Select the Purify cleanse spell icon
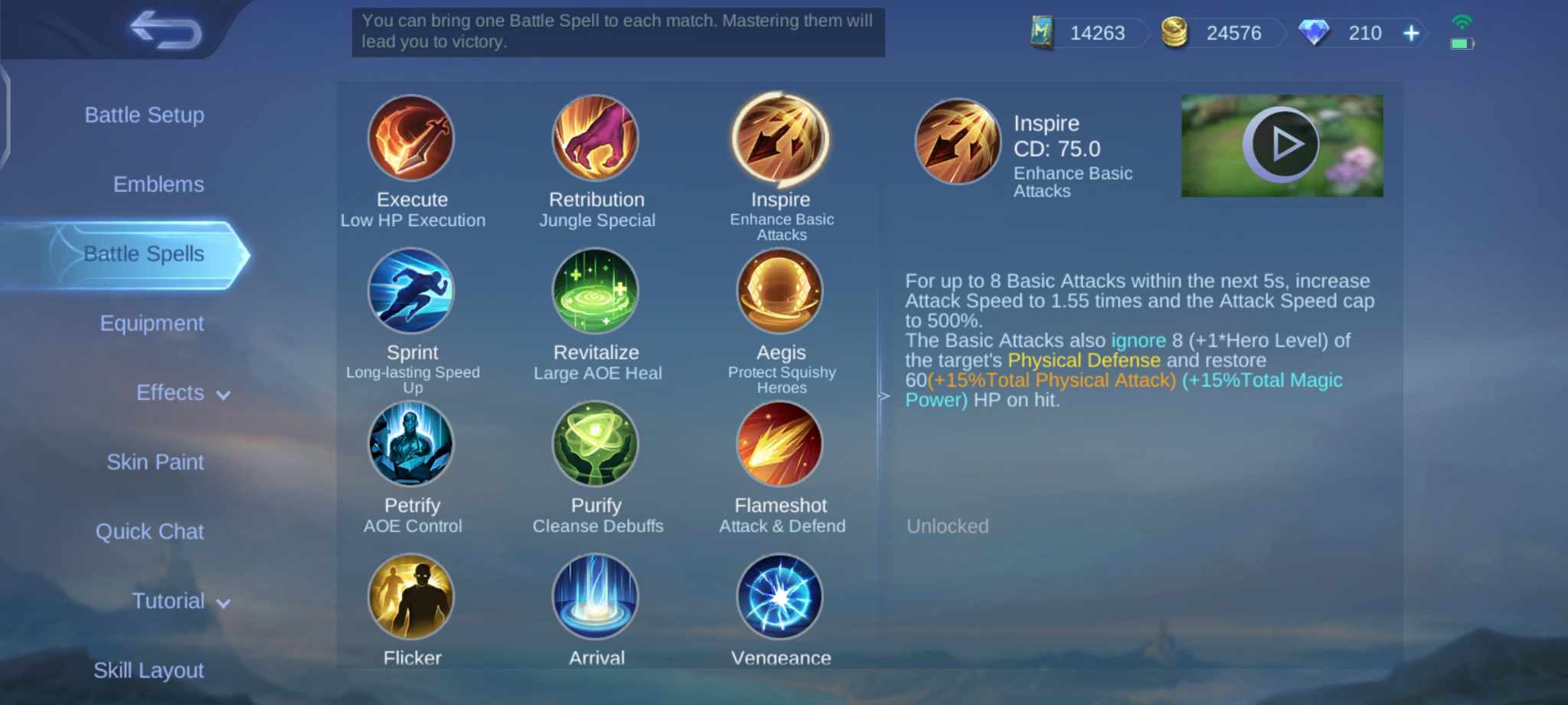The height and width of the screenshot is (705, 1568). coord(596,445)
